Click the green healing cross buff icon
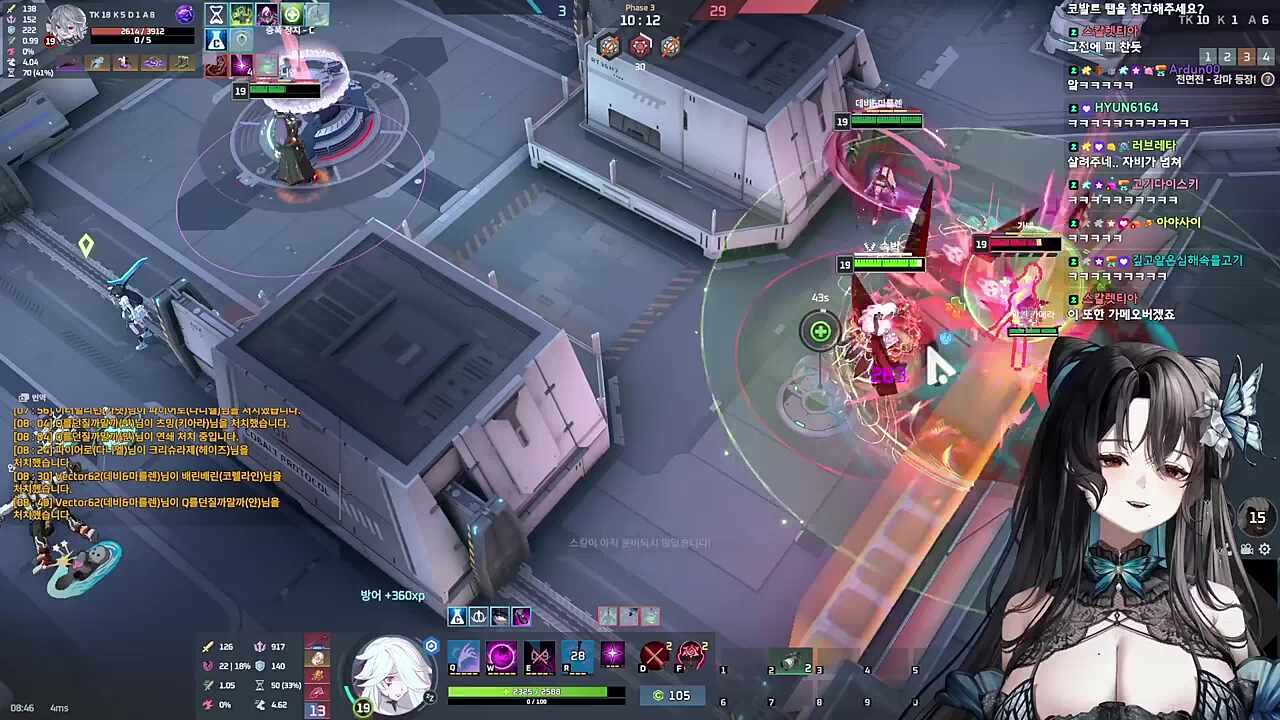1280x720 pixels. pos(292,14)
